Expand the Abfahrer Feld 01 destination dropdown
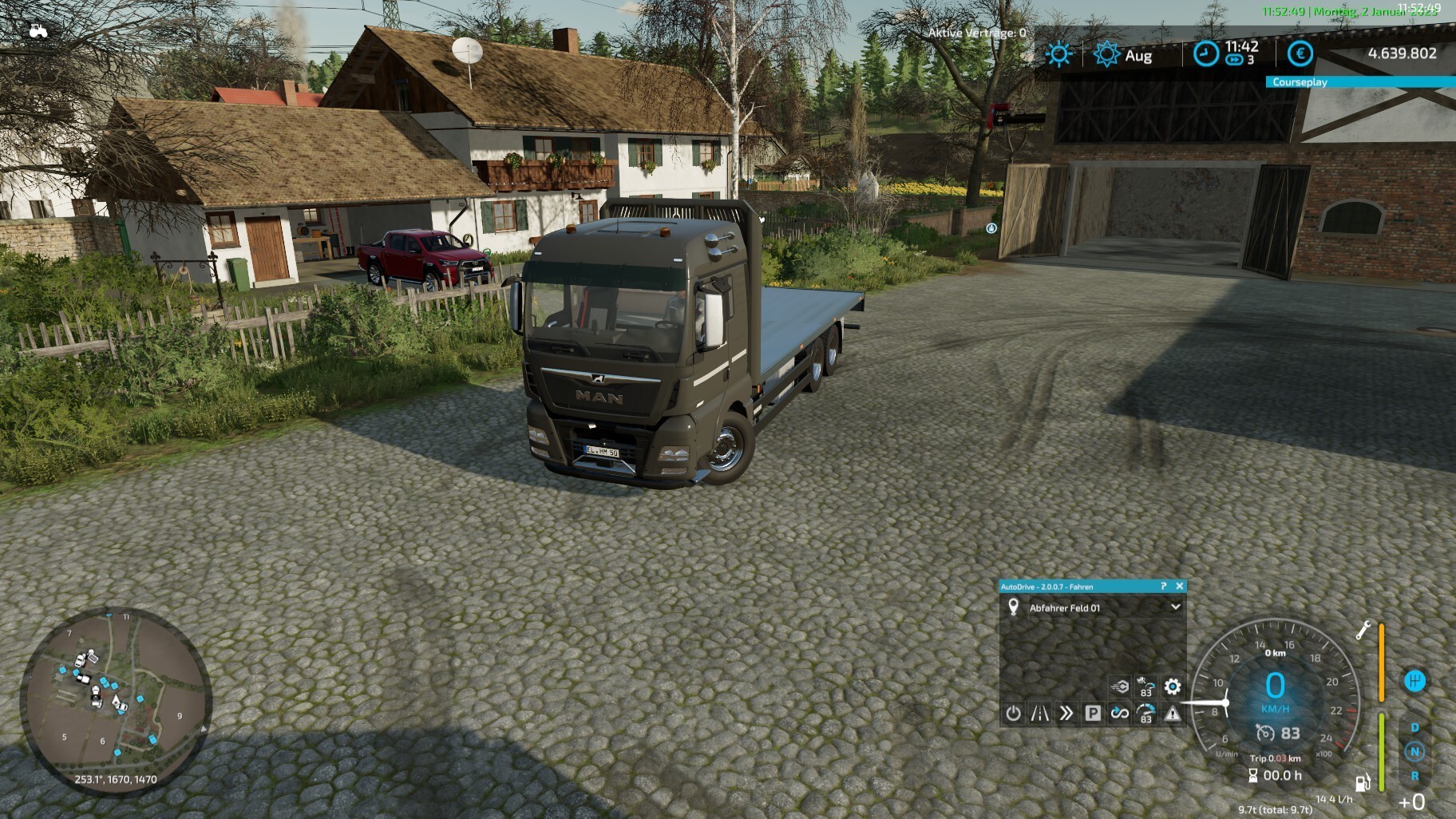The image size is (1456, 819). 1175,607
